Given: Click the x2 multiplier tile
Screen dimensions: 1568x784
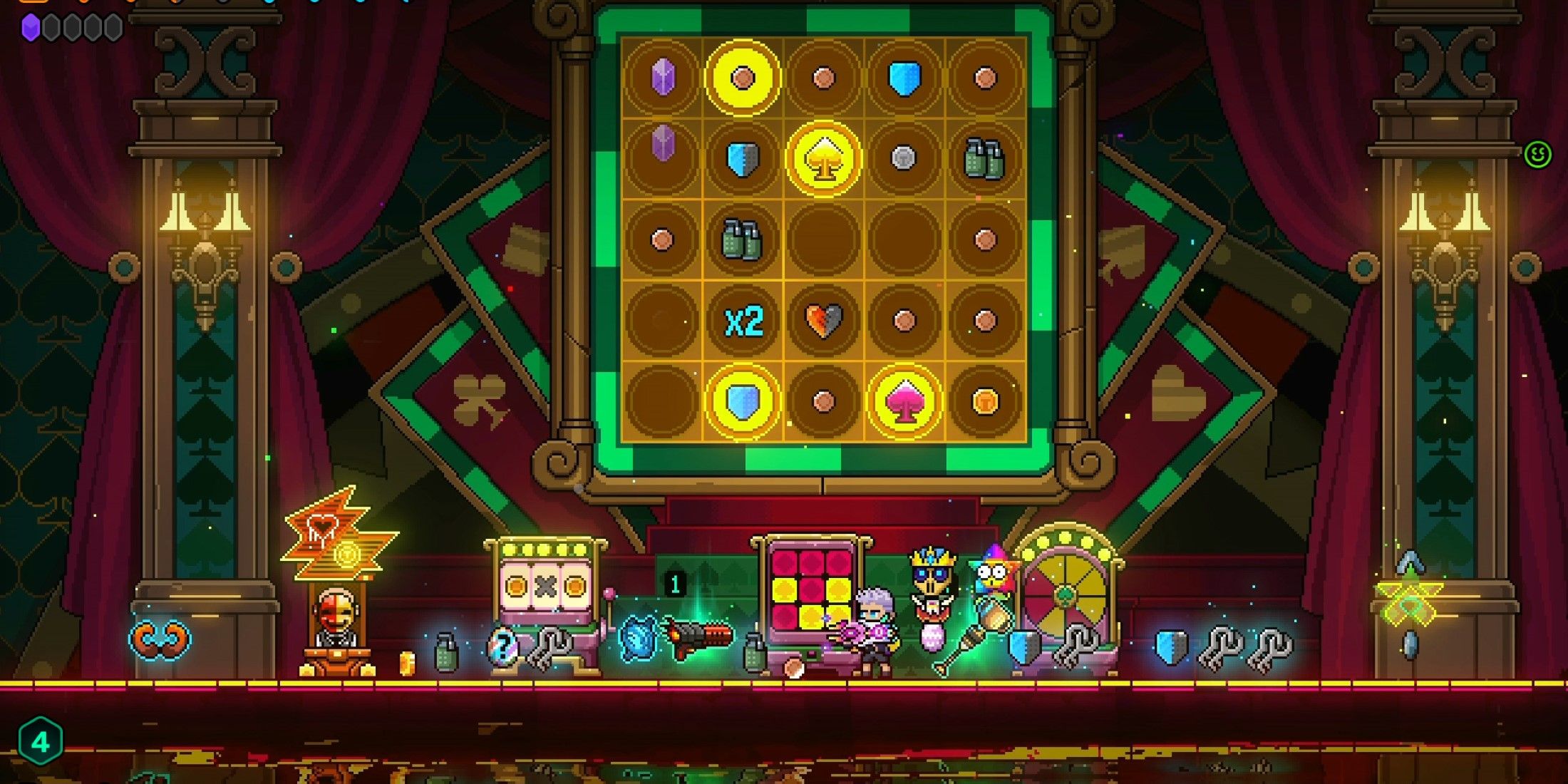Looking at the screenshot, I should point(743,321).
